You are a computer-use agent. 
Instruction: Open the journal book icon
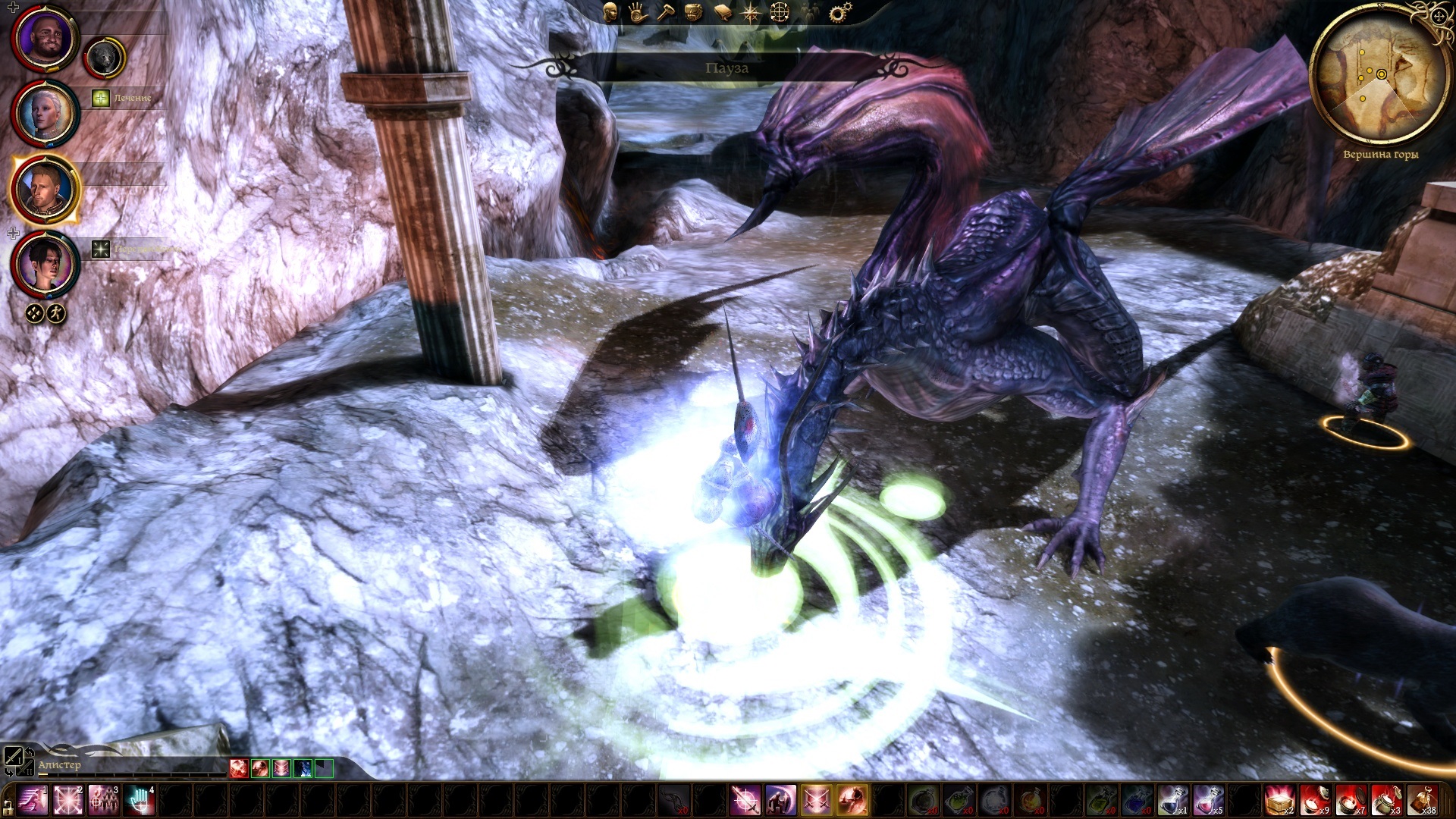(722, 12)
